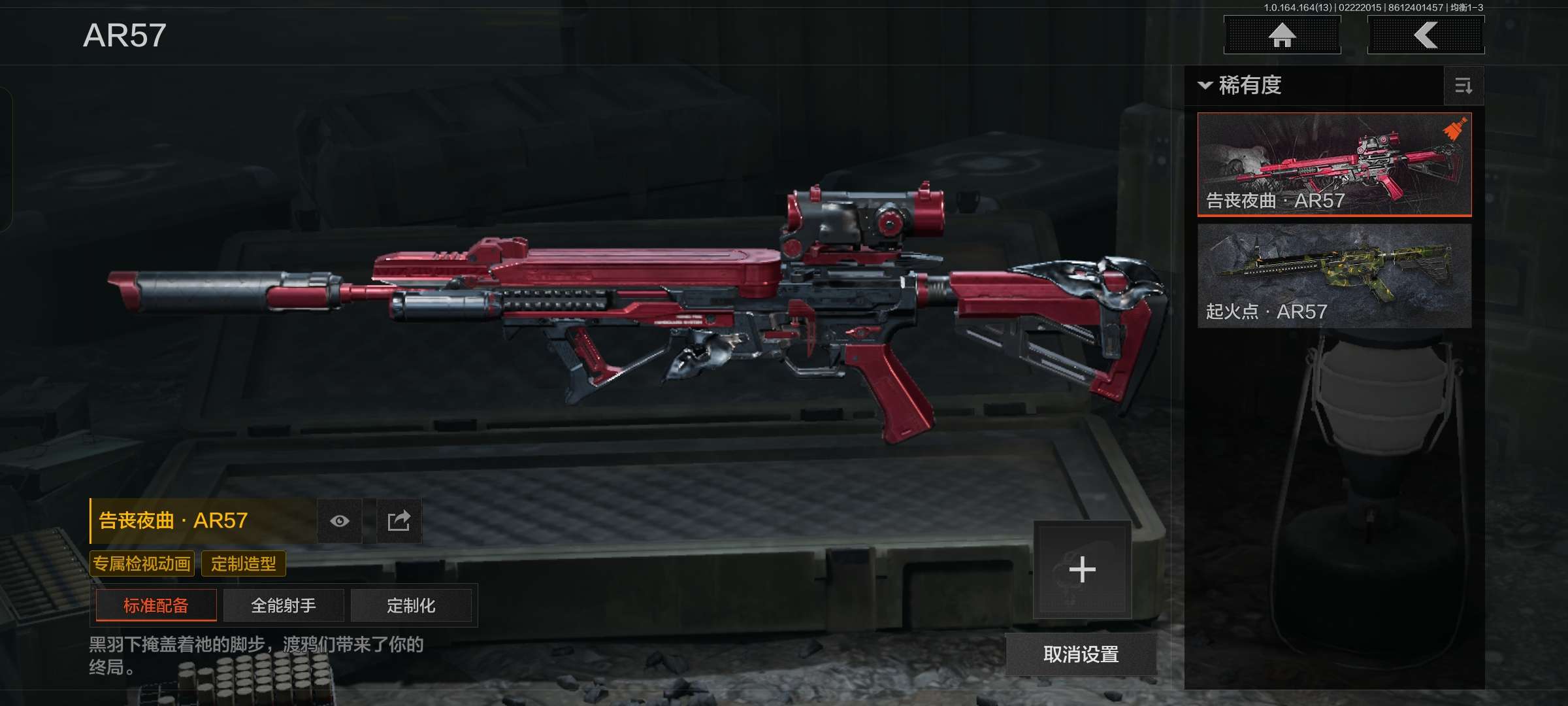
Task: Open the 稀有度 sort dropdown
Action: [1241, 86]
